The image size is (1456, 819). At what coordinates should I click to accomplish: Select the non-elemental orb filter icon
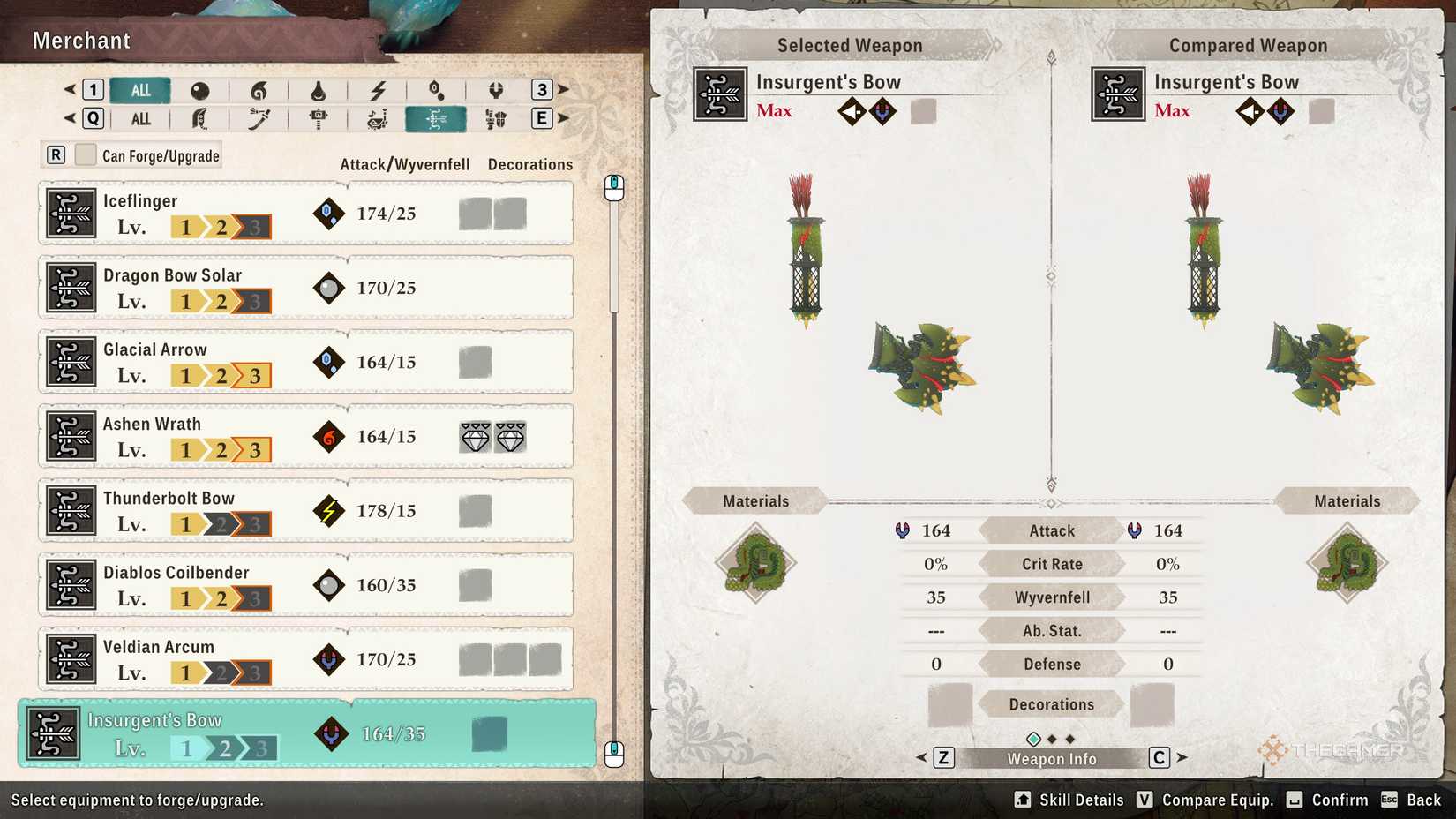(200, 90)
